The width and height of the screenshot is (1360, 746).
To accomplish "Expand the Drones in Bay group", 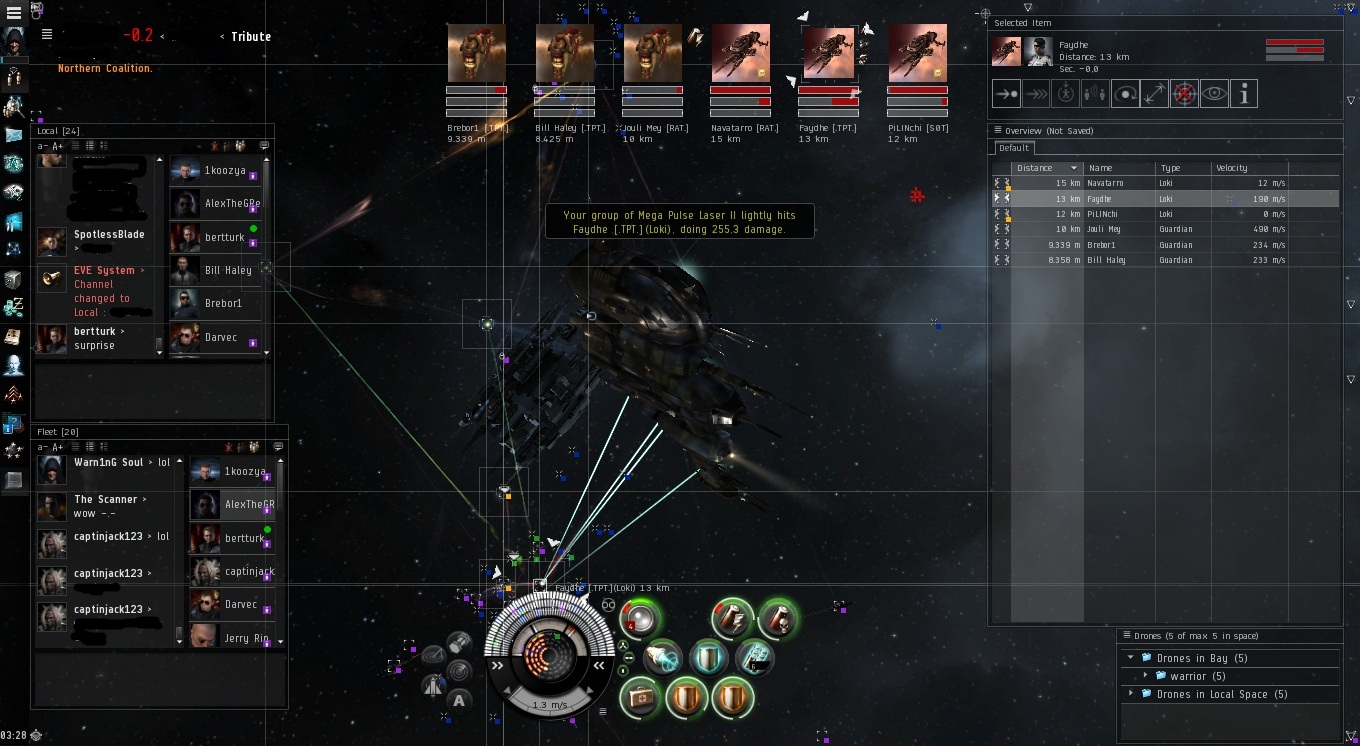I will click(1130, 658).
